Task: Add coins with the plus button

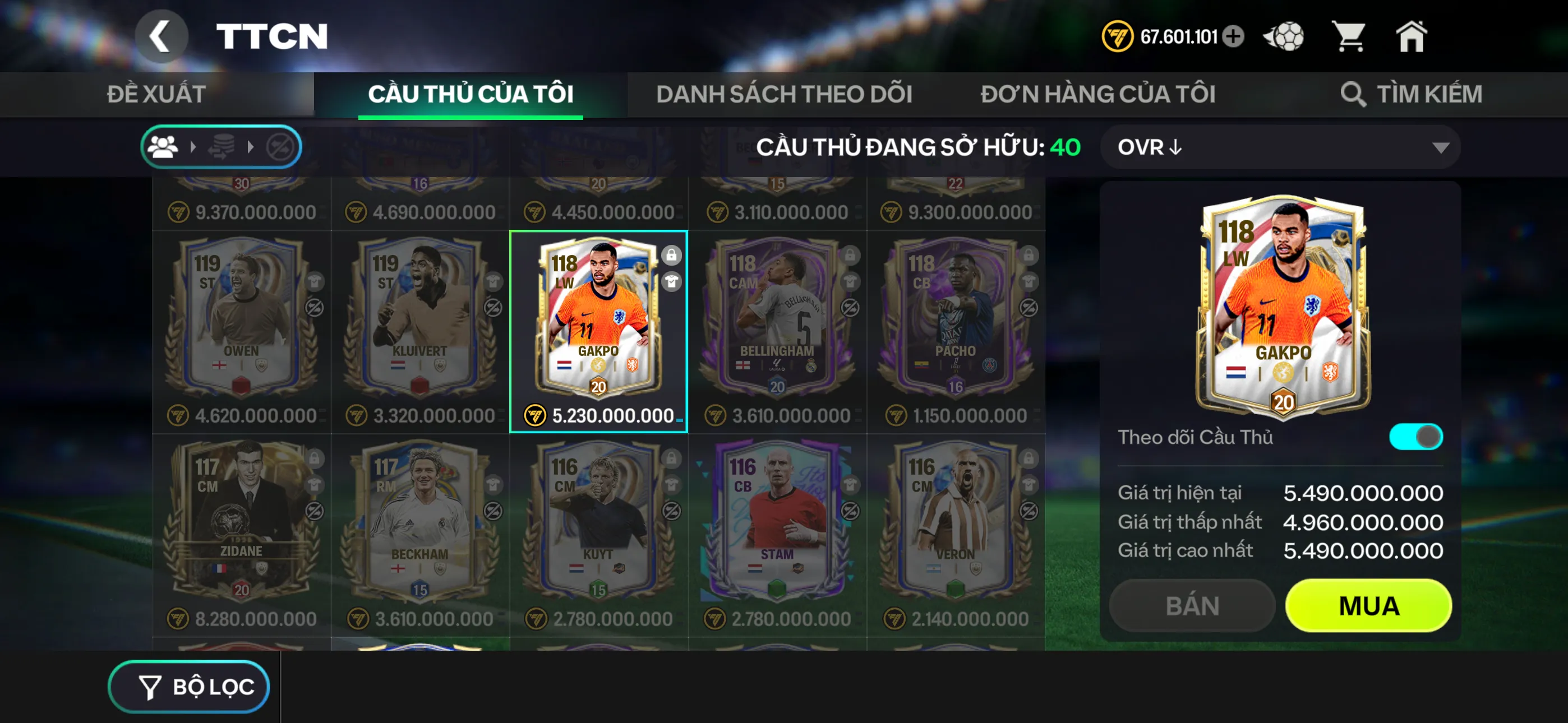Action: tap(1234, 36)
